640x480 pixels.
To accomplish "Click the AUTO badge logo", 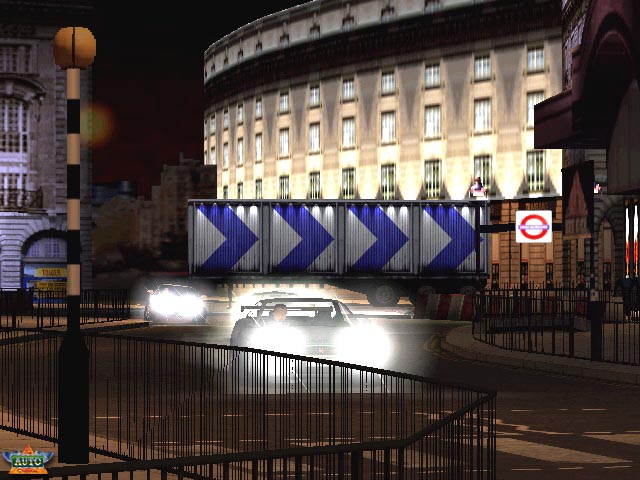I will point(26,460).
